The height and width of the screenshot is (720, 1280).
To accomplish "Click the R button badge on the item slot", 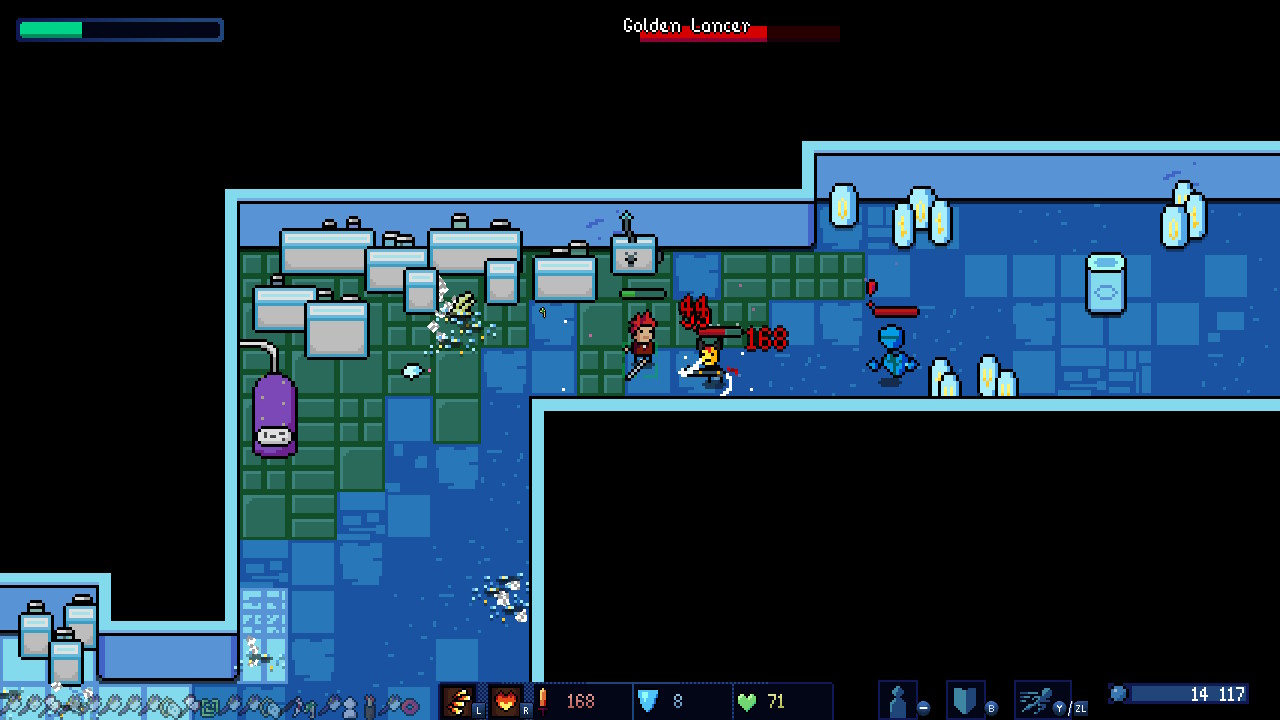I will (524, 710).
